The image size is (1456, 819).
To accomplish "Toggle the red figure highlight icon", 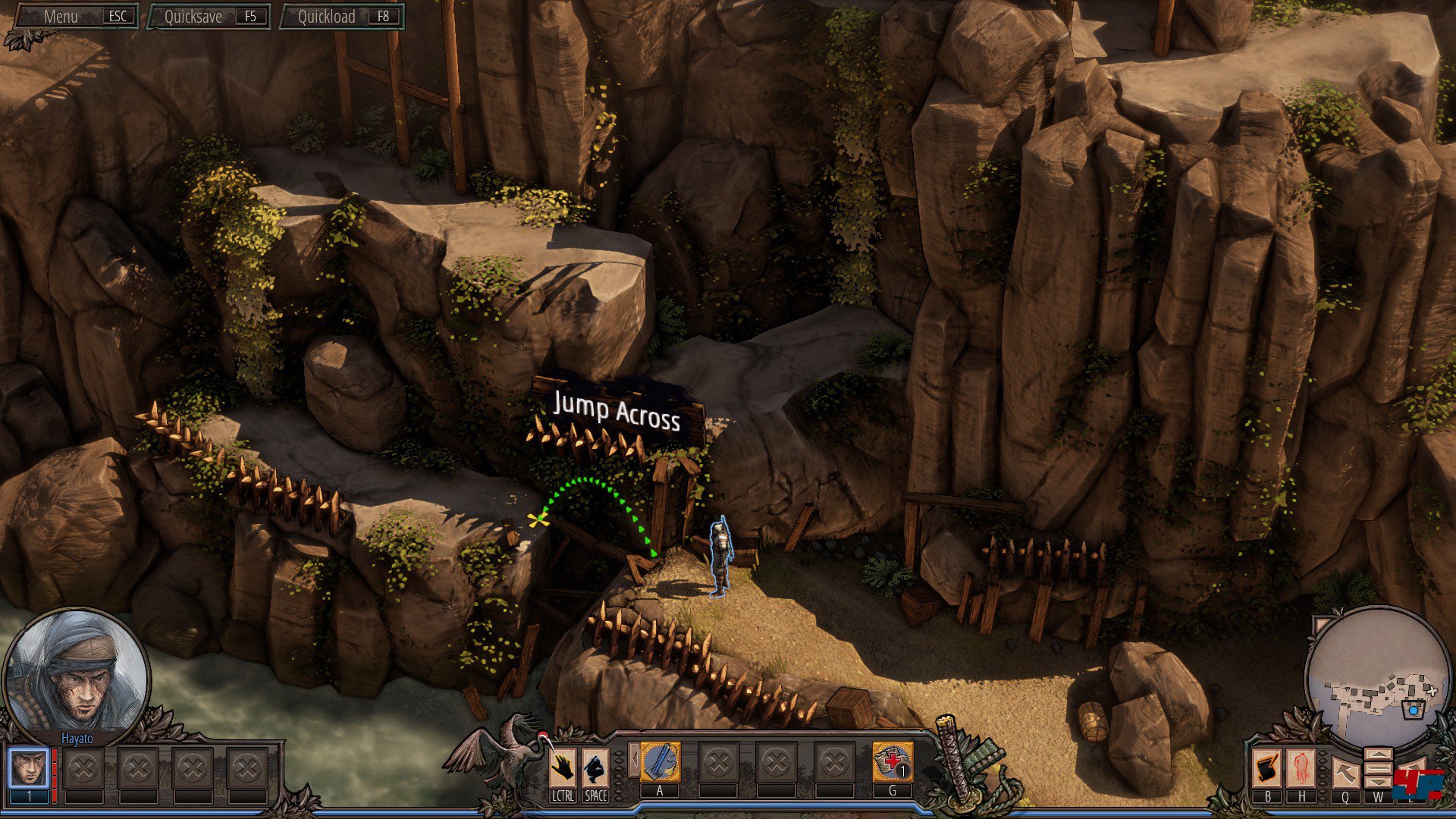I will pos(1301,769).
